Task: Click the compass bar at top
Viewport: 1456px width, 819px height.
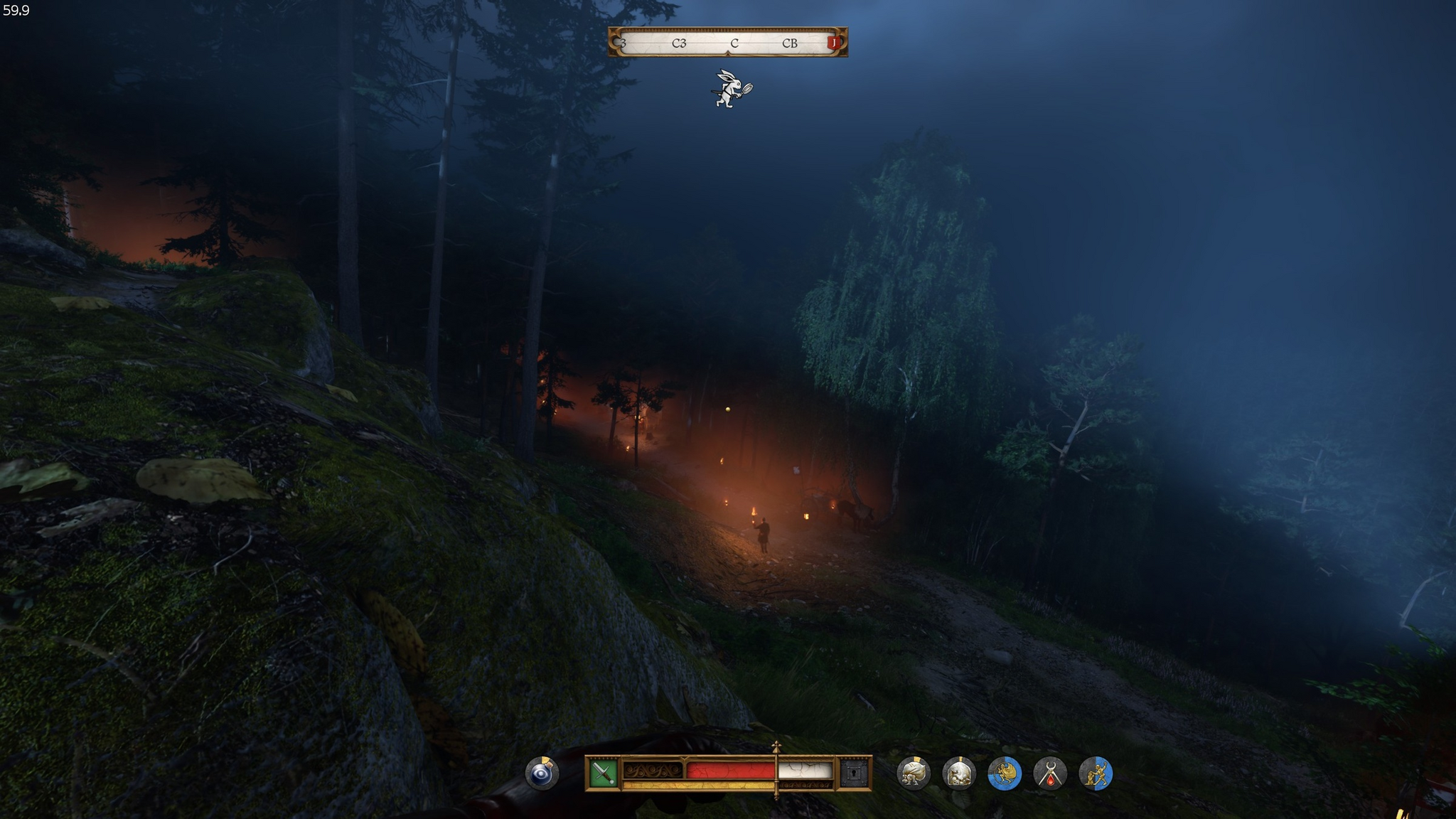Action: point(727,43)
